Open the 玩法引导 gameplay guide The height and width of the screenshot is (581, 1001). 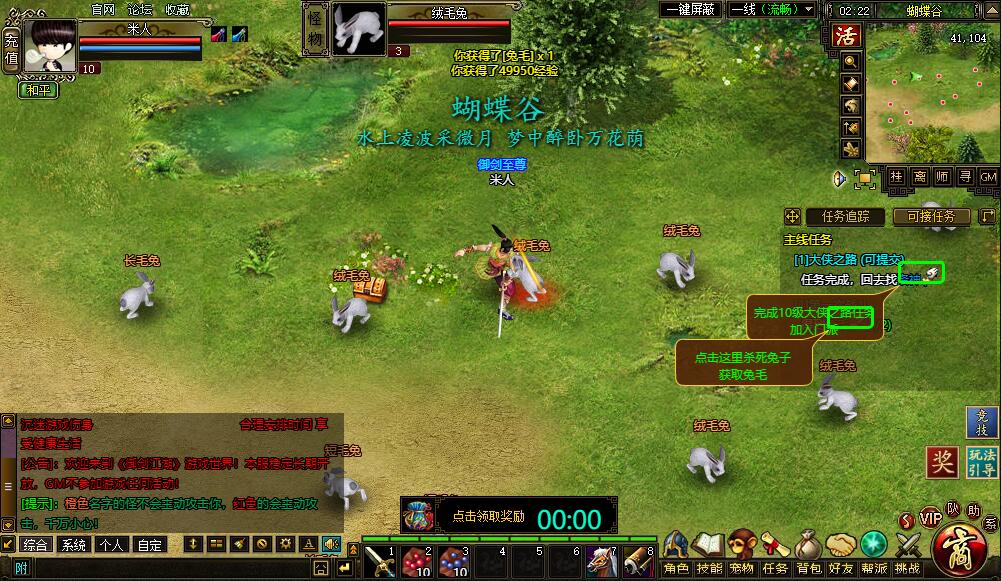(982, 462)
